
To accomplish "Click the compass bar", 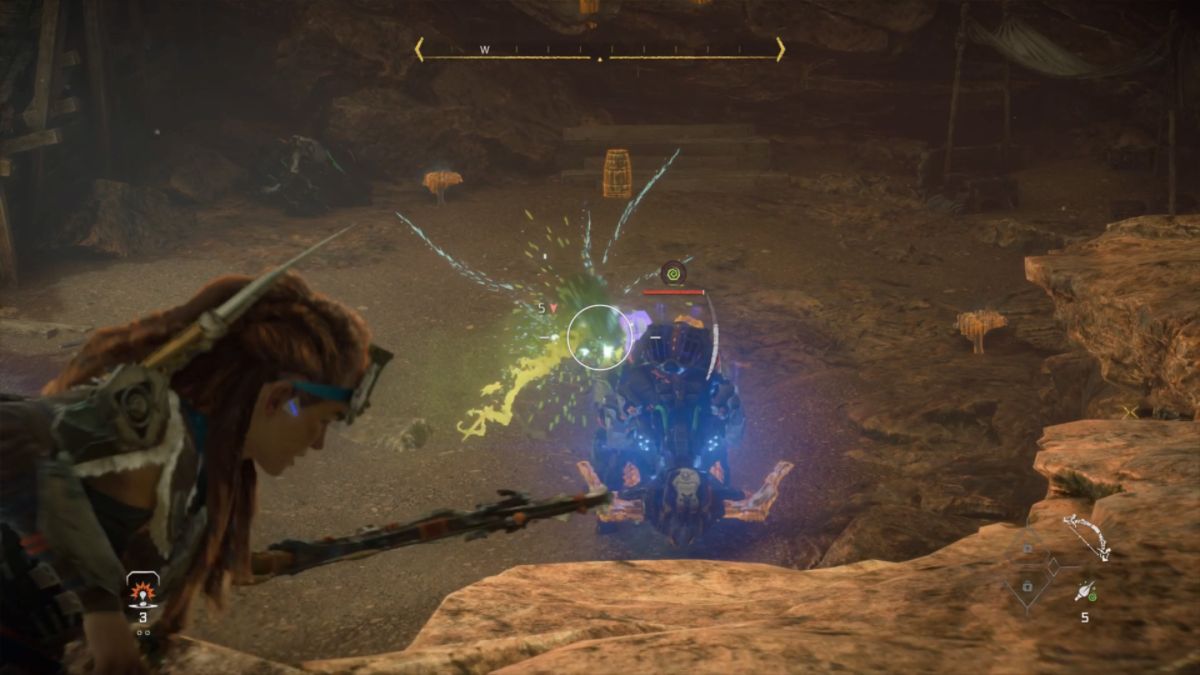I will tap(599, 50).
